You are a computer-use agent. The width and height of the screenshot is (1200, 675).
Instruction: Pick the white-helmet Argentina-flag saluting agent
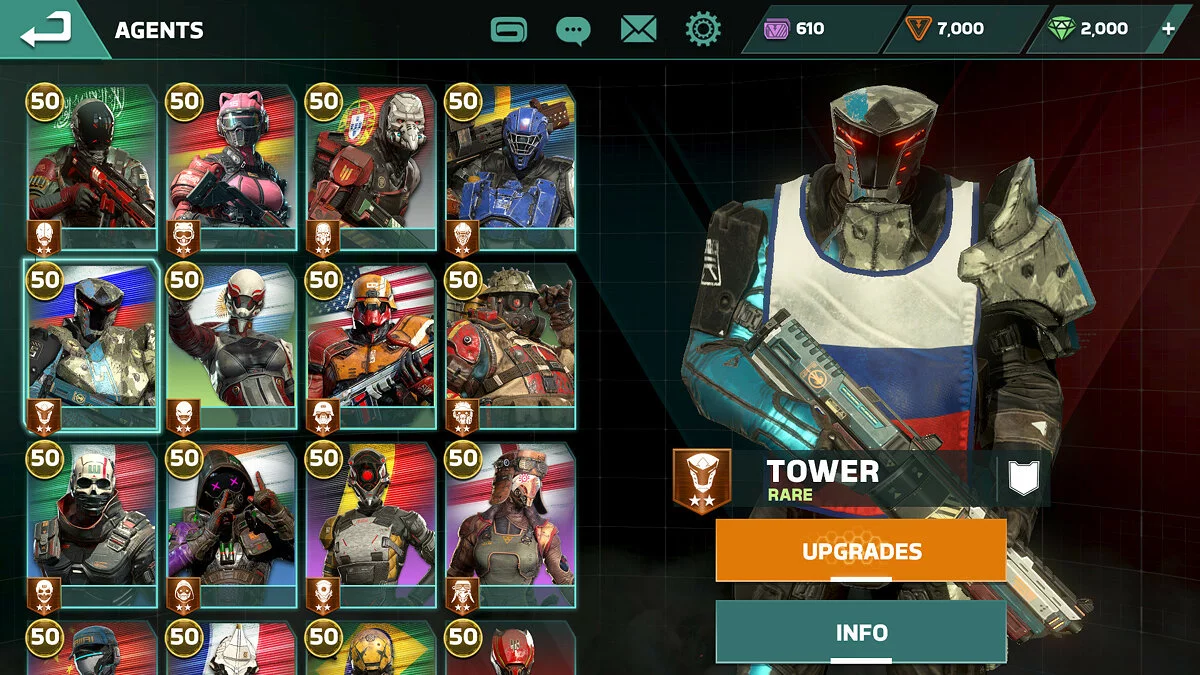(231, 346)
